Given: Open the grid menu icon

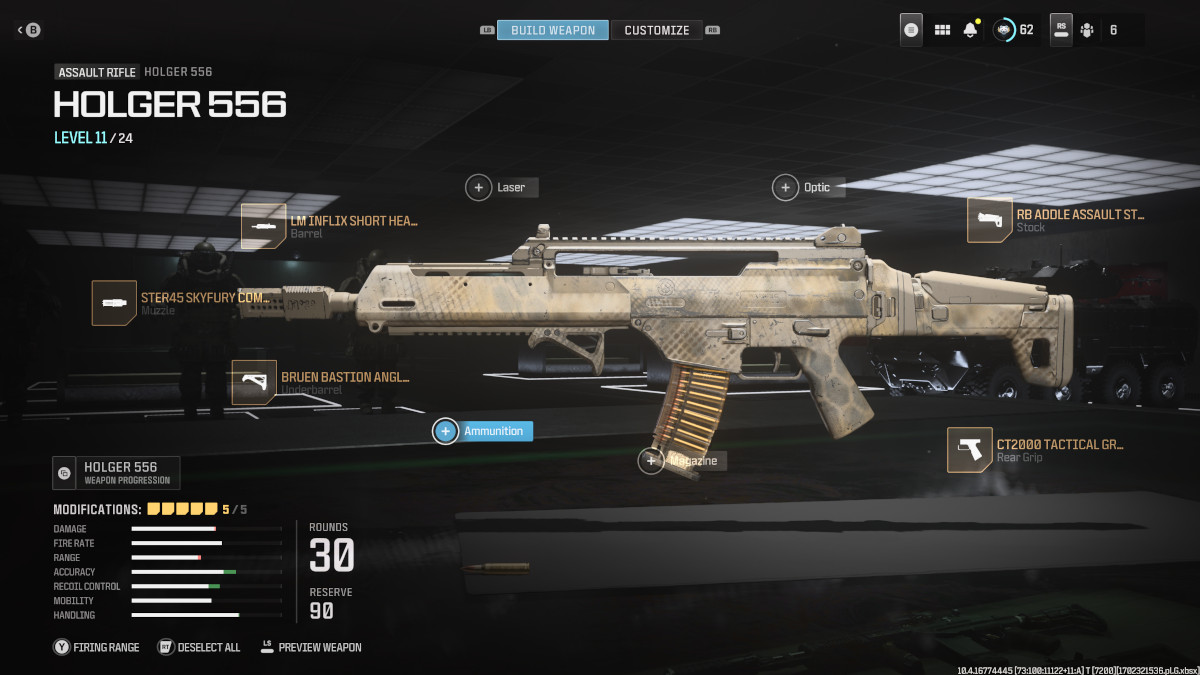Looking at the screenshot, I should click(x=942, y=30).
